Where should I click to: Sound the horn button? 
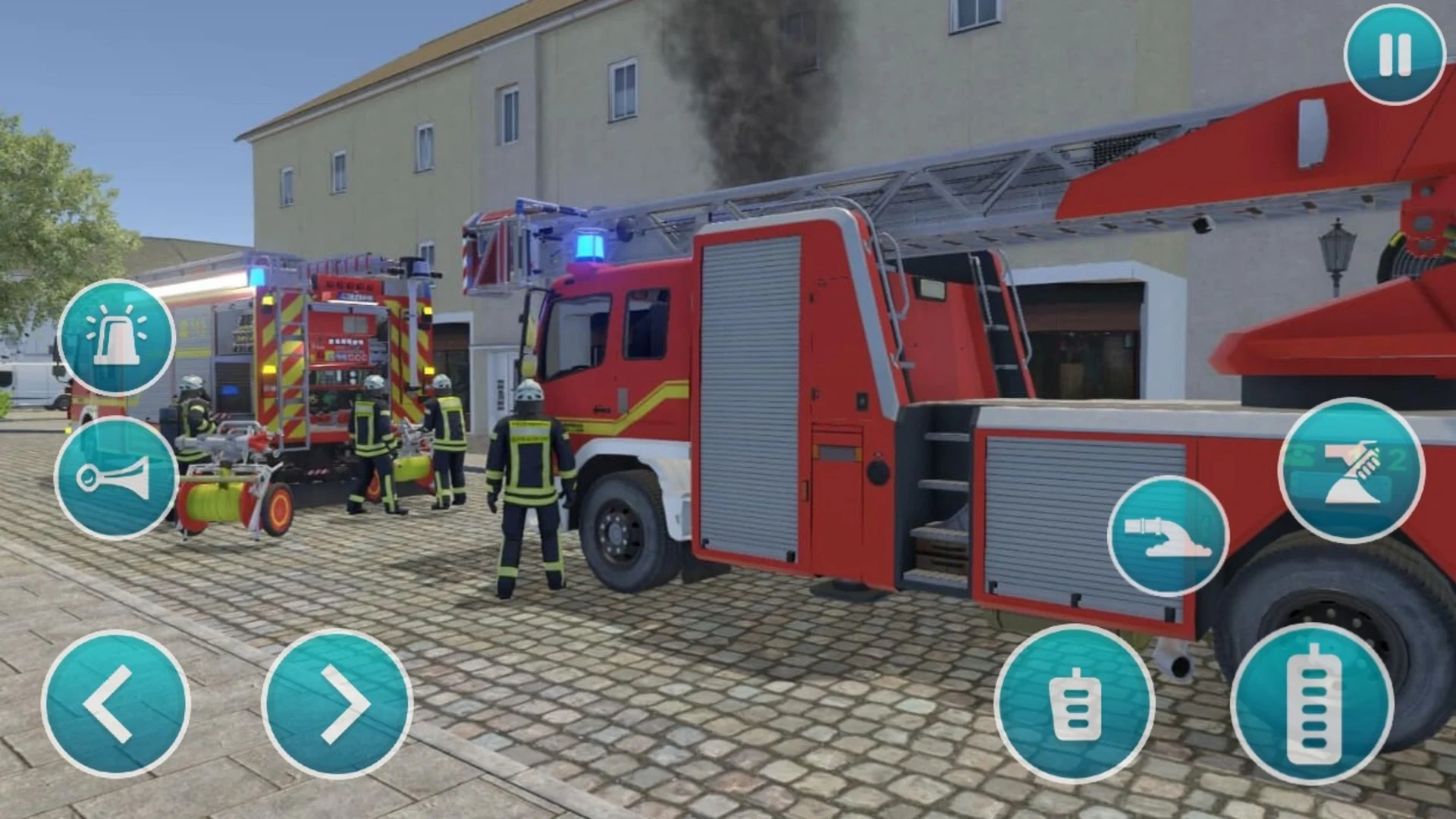(x=116, y=477)
